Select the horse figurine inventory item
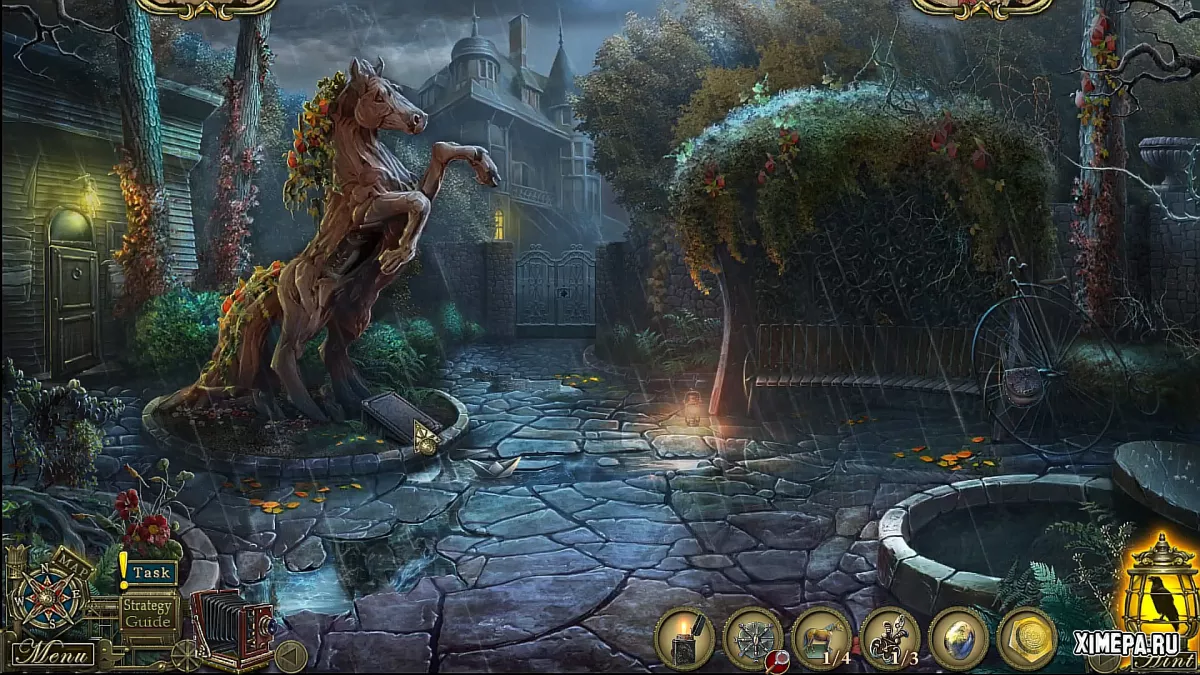 pyautogui.click(x=821, y=638)
